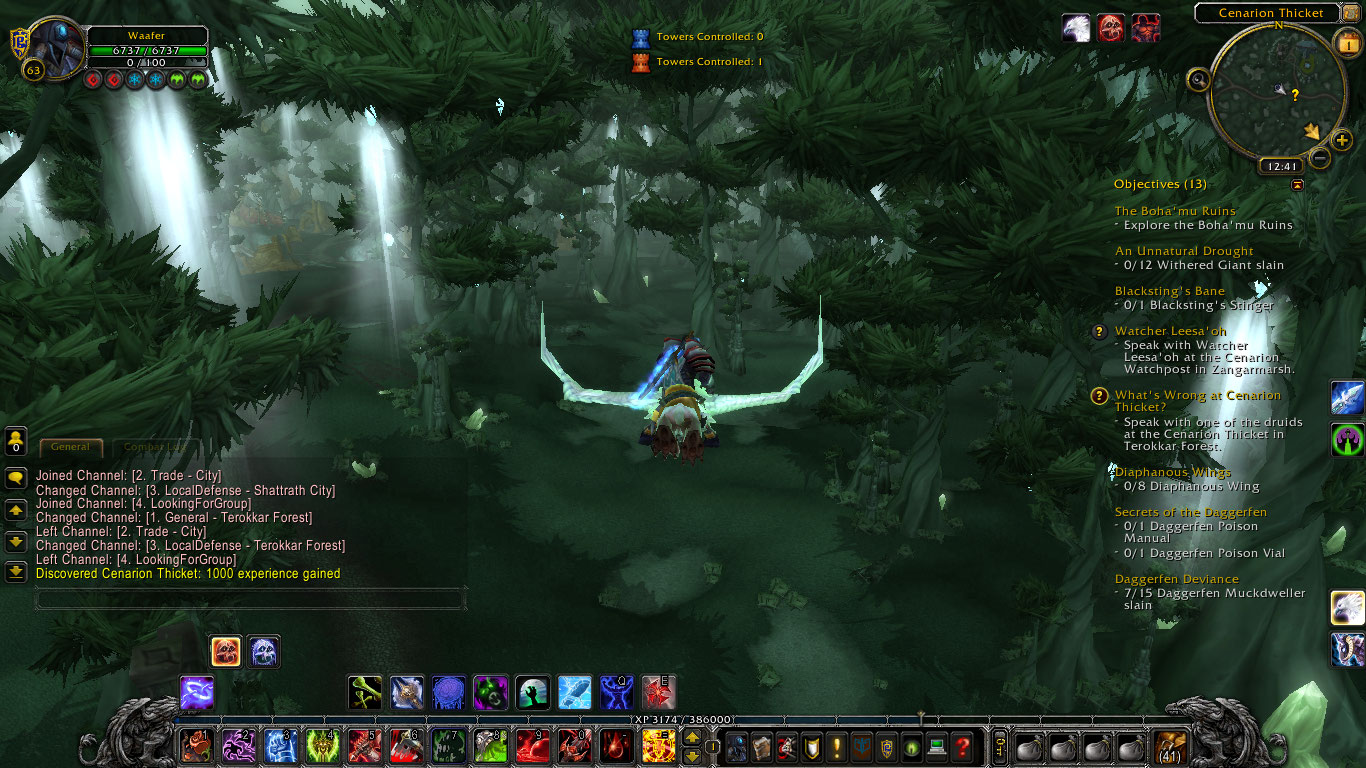Image resolution: width=1366 pixels, height=768 pixels.
Task: Select the An Unnatural Drought quest
Action: (x=1183, y=251)
